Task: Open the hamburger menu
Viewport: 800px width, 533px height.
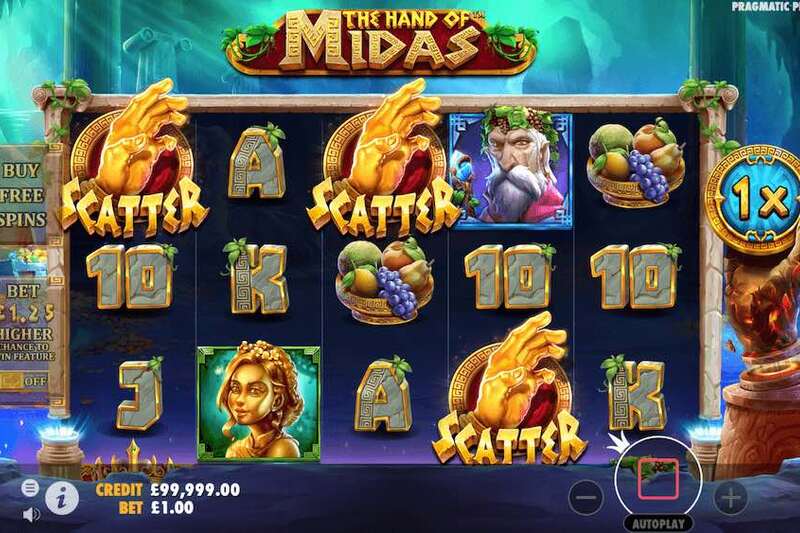Action: click(x=30, y=487)
